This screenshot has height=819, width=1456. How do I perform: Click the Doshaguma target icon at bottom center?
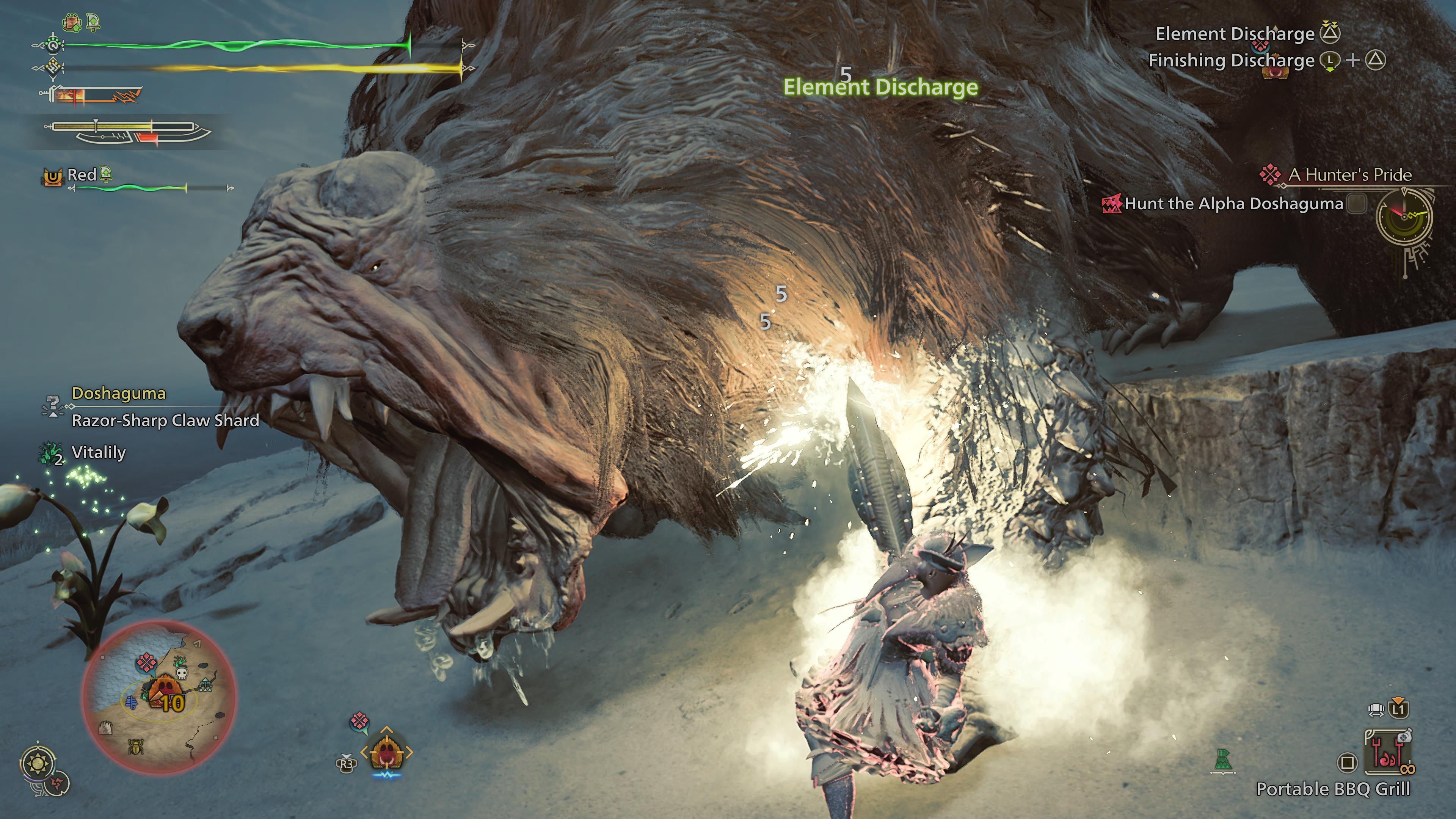pos(387,752)
